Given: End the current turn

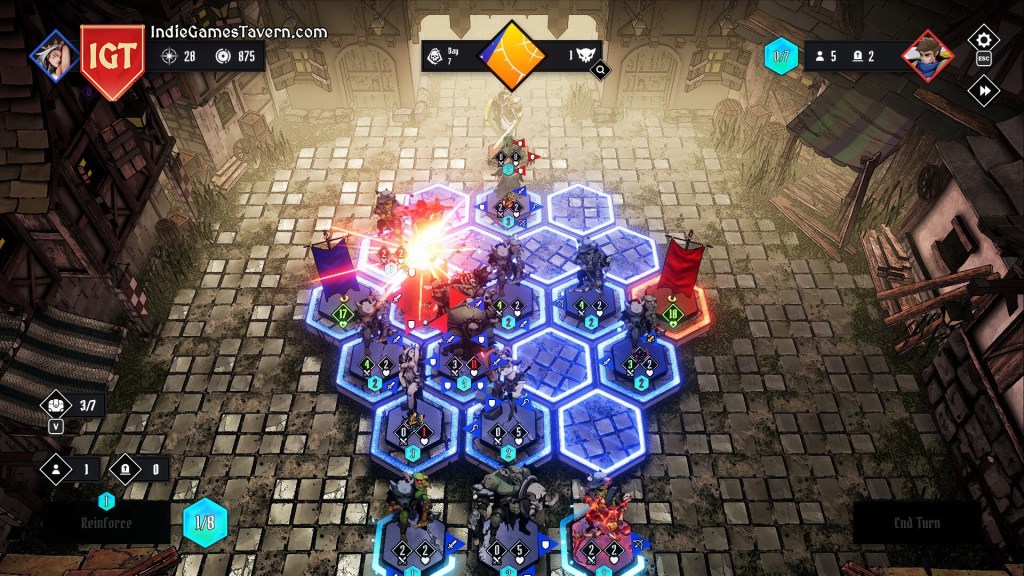Looking at the screenshot, I should [x=916, y=523].
